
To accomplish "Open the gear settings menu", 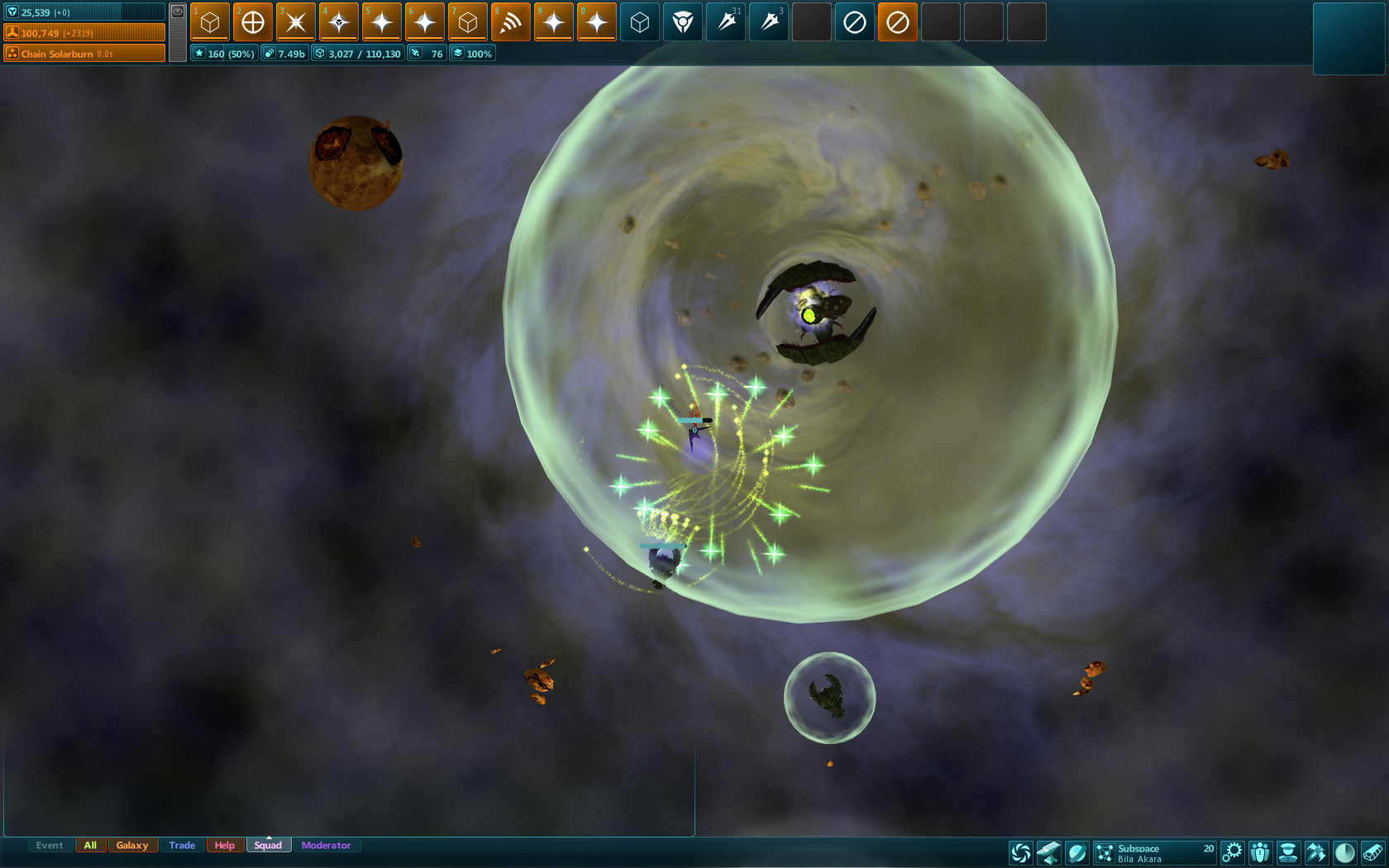I will (1232, 852).
